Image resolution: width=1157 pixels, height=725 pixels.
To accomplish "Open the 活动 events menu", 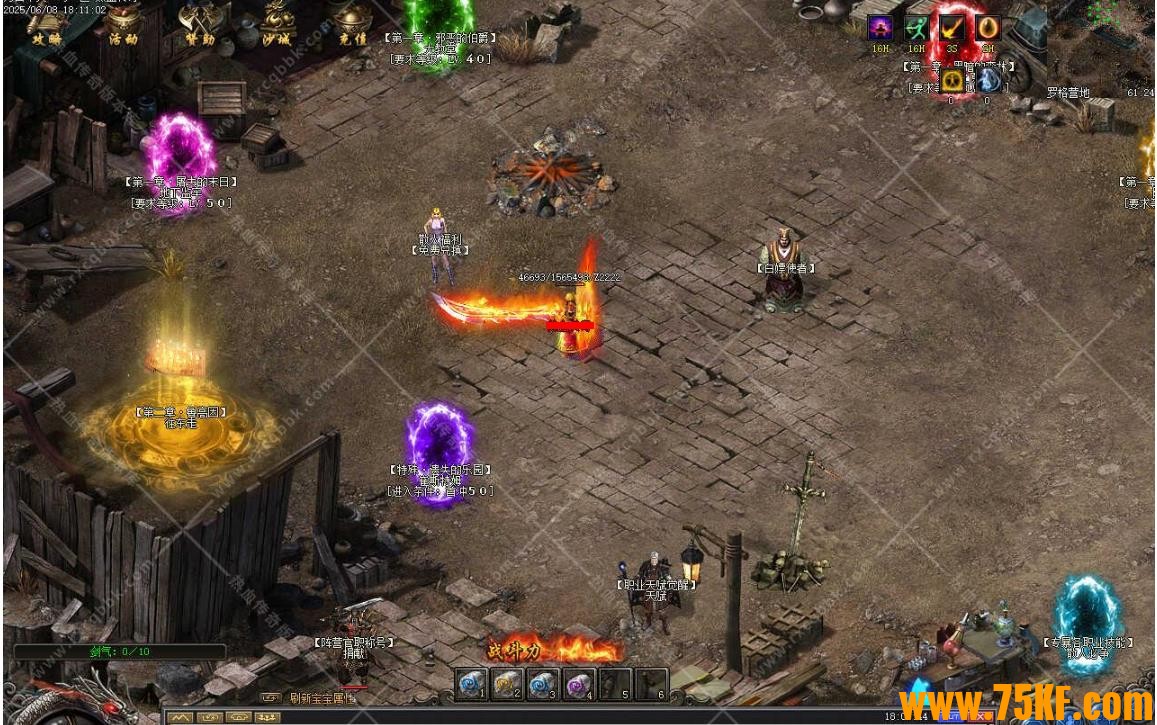I will pyautogui.click(x=123, y=24).
